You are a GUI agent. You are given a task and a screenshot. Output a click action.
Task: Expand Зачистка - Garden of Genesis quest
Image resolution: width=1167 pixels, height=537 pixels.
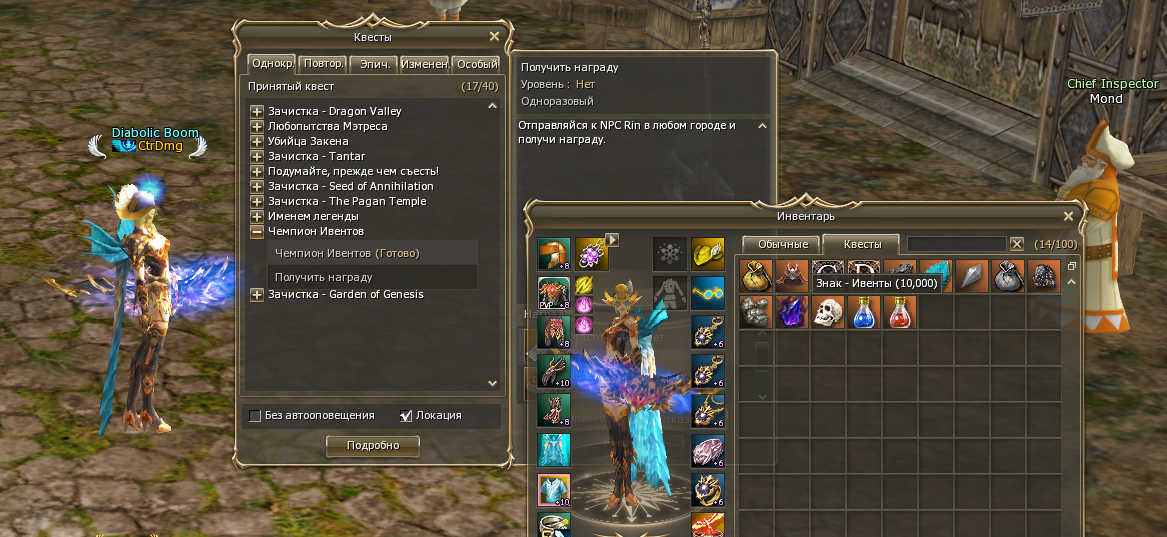[x=257, y=294]
